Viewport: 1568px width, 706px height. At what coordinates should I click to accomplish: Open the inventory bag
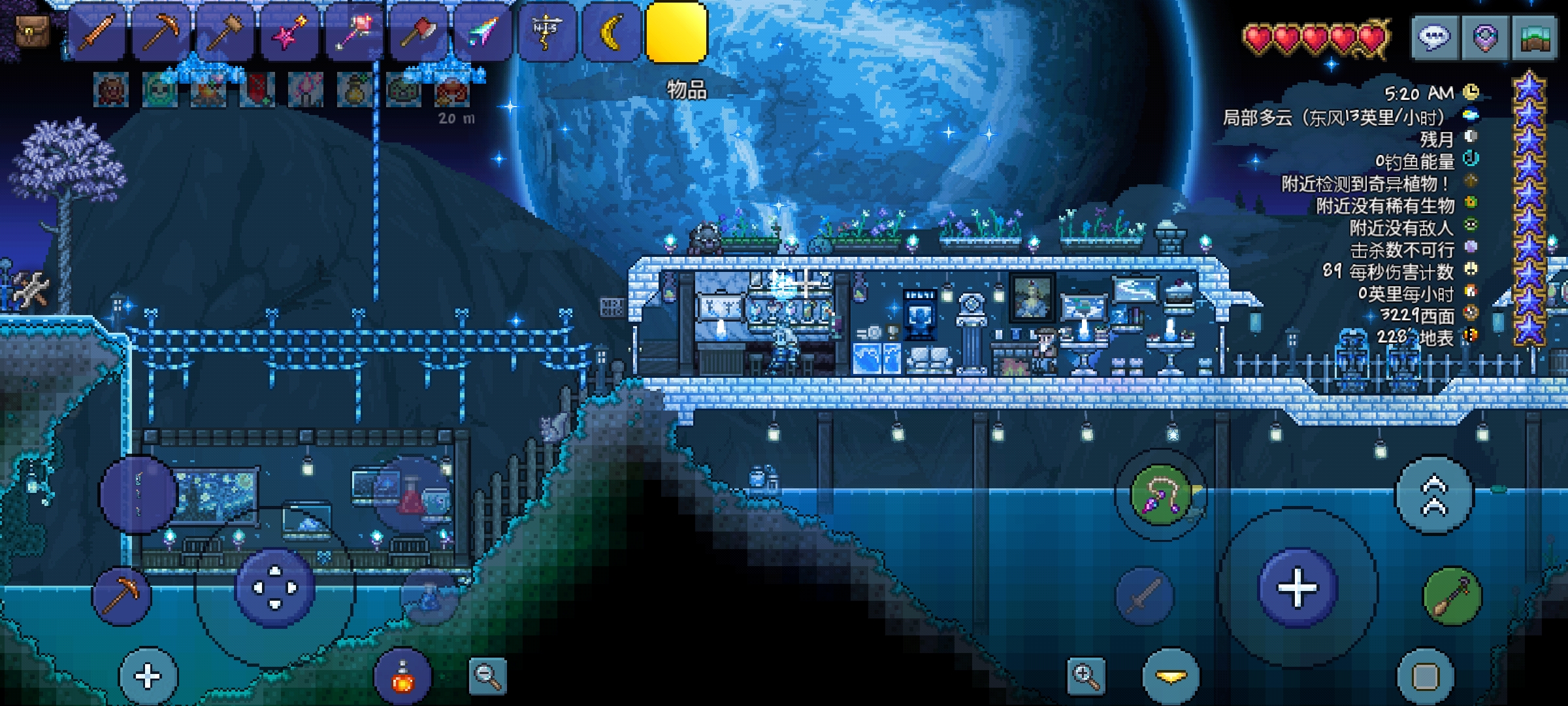pyautogui.click(x=31, y=31)
